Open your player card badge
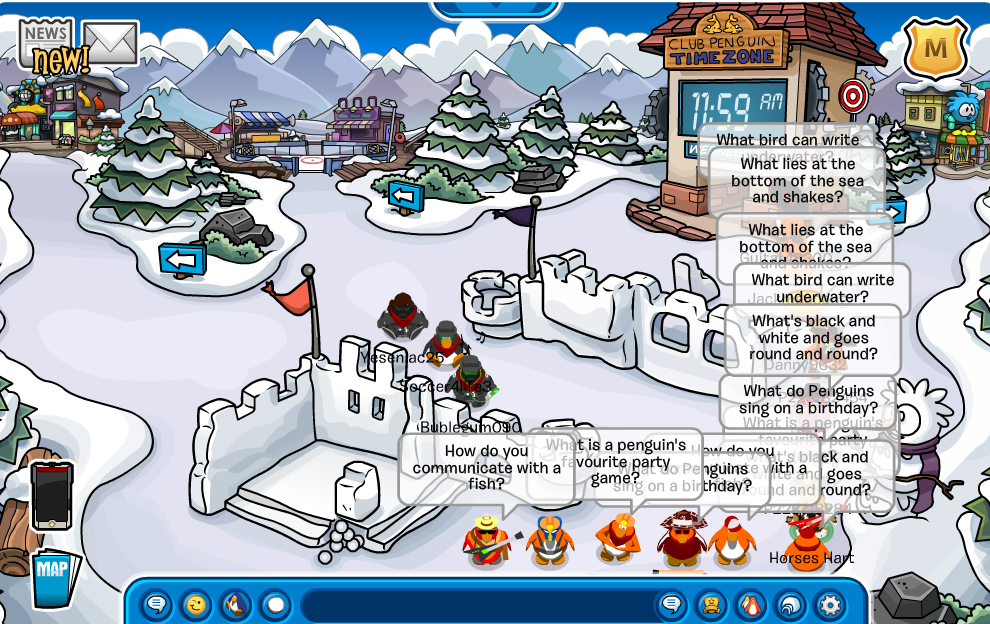 [711, 605]
